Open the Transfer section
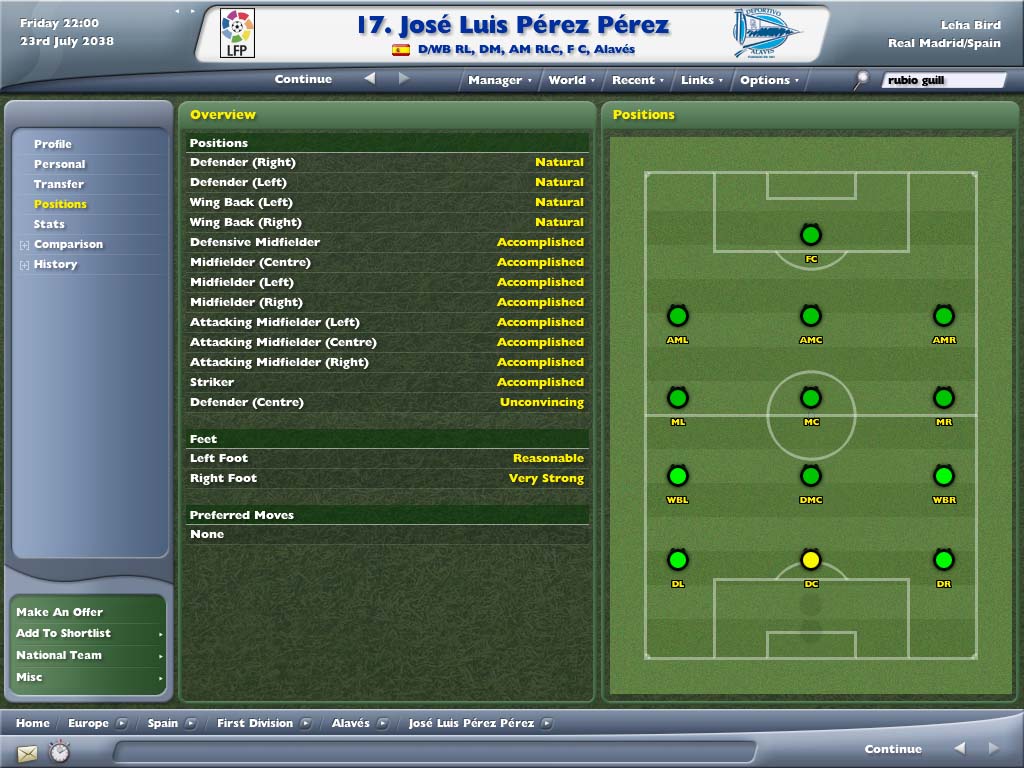The height and width of the screenshot is (768, 1024). [x=59, y=184]
